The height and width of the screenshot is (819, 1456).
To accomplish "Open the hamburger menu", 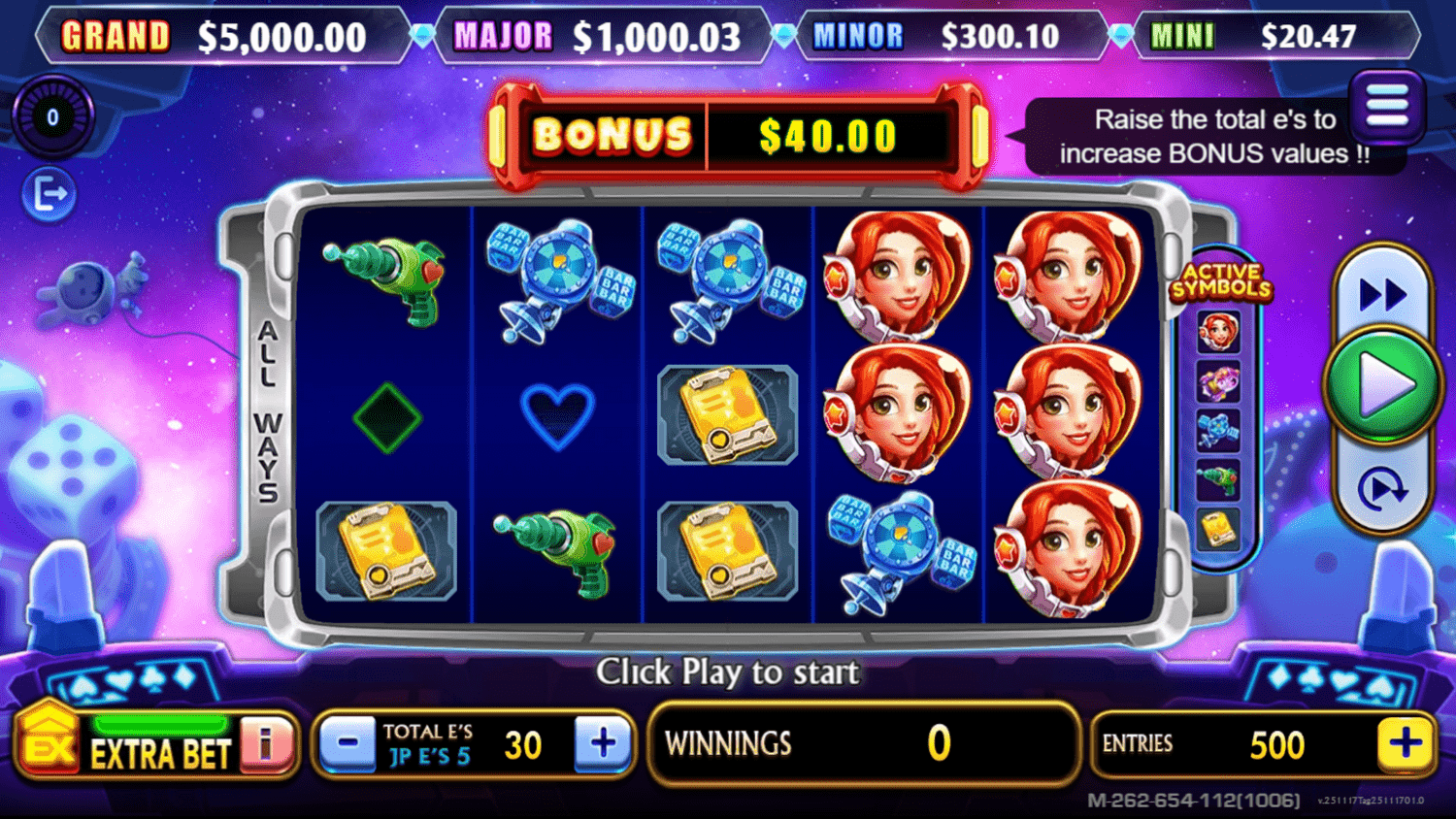I will [x=1386, y=106].
